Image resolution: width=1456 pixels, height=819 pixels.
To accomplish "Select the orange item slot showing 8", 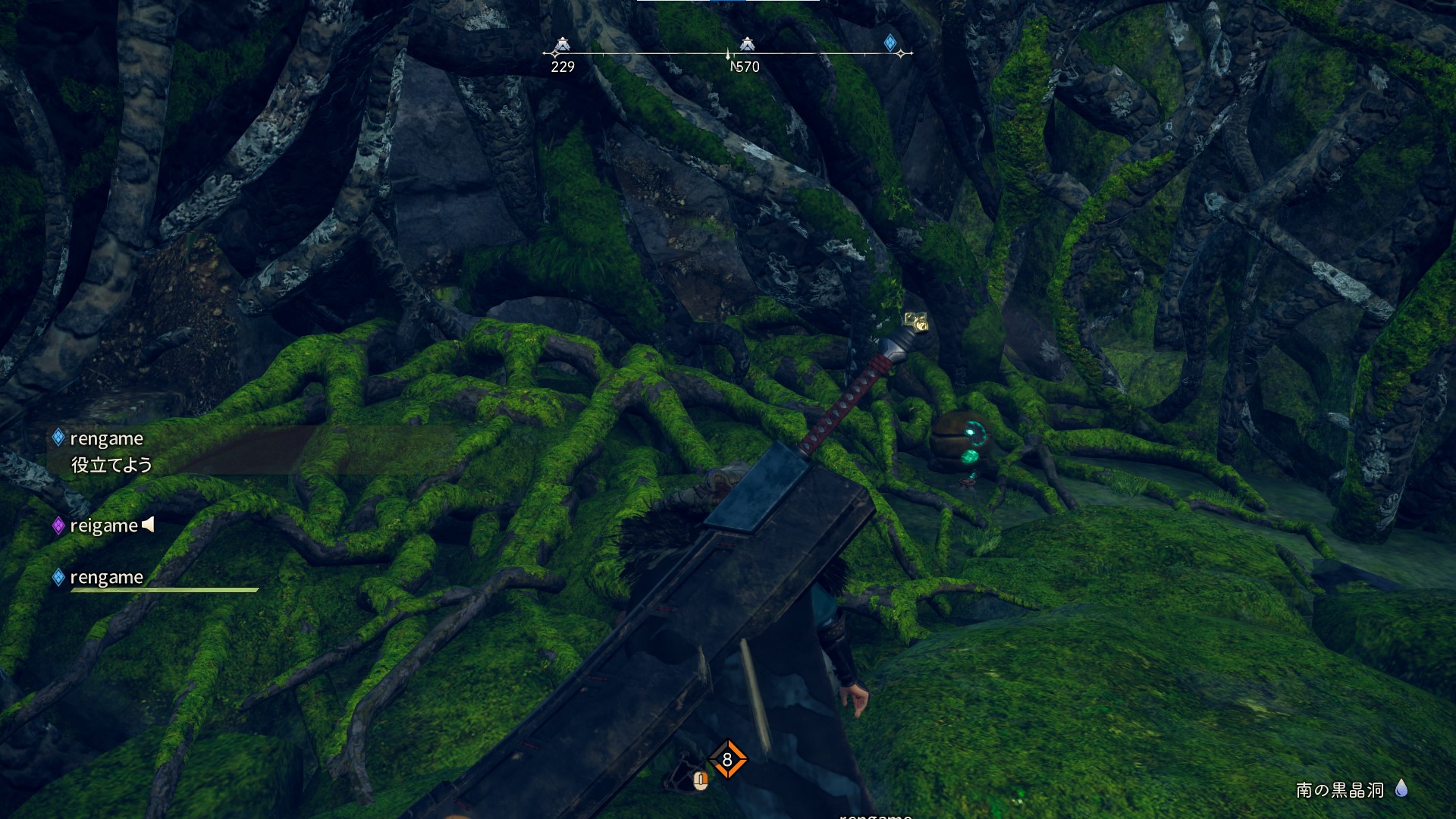I will click(x=727, y=759).
